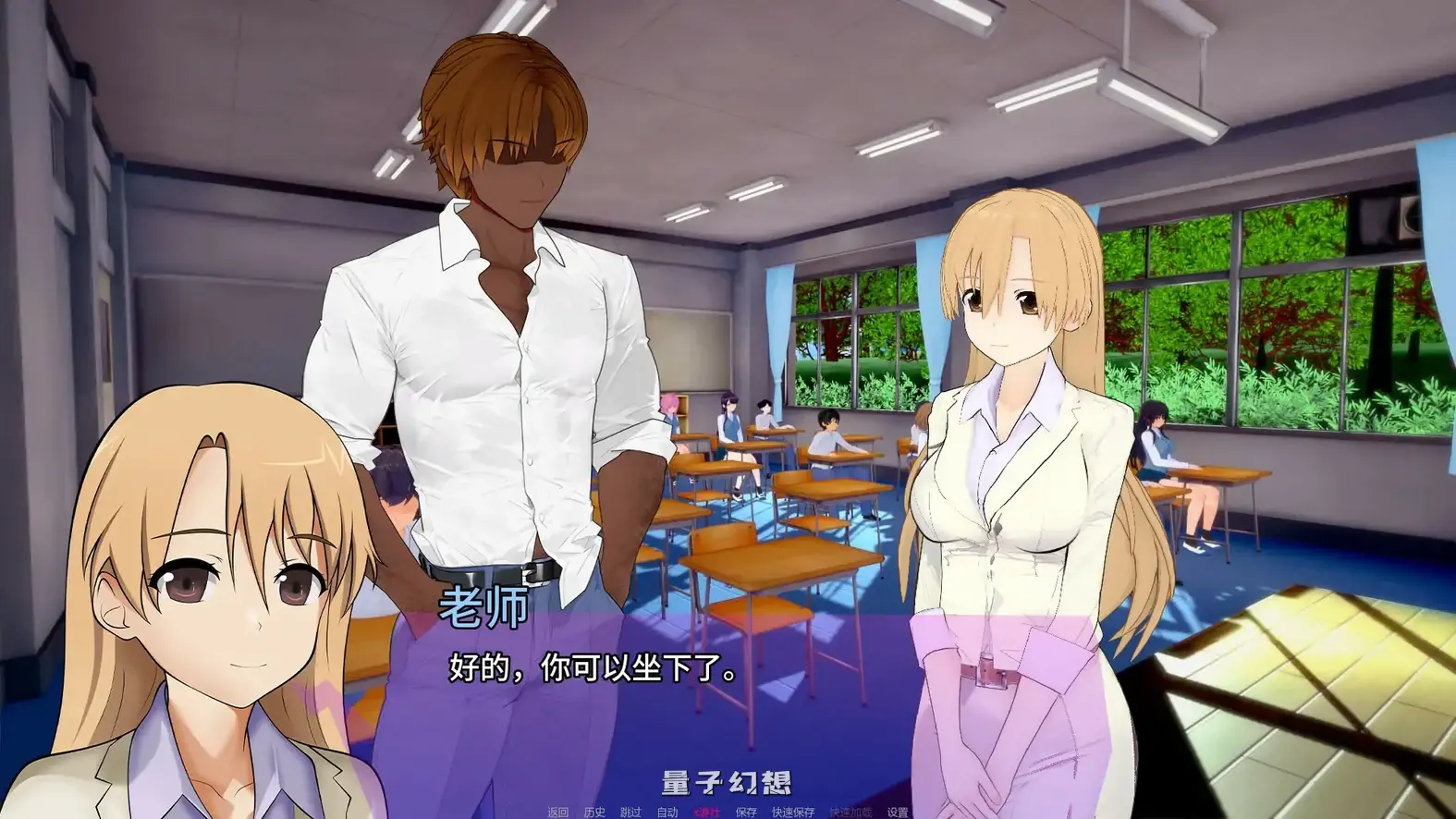Open the 历史 dialogue history

pos(595,812)
